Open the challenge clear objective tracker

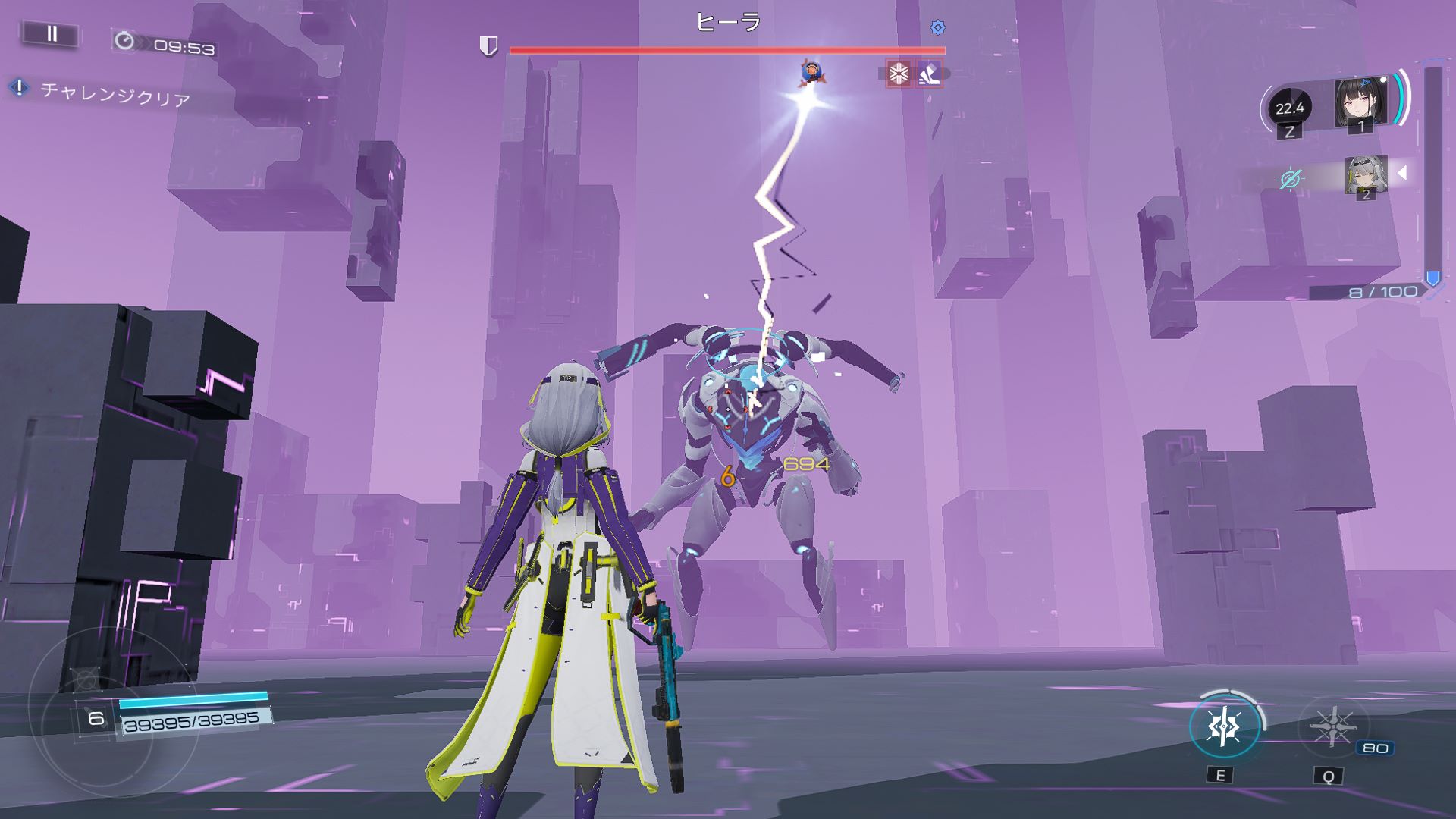click(114, 94)
